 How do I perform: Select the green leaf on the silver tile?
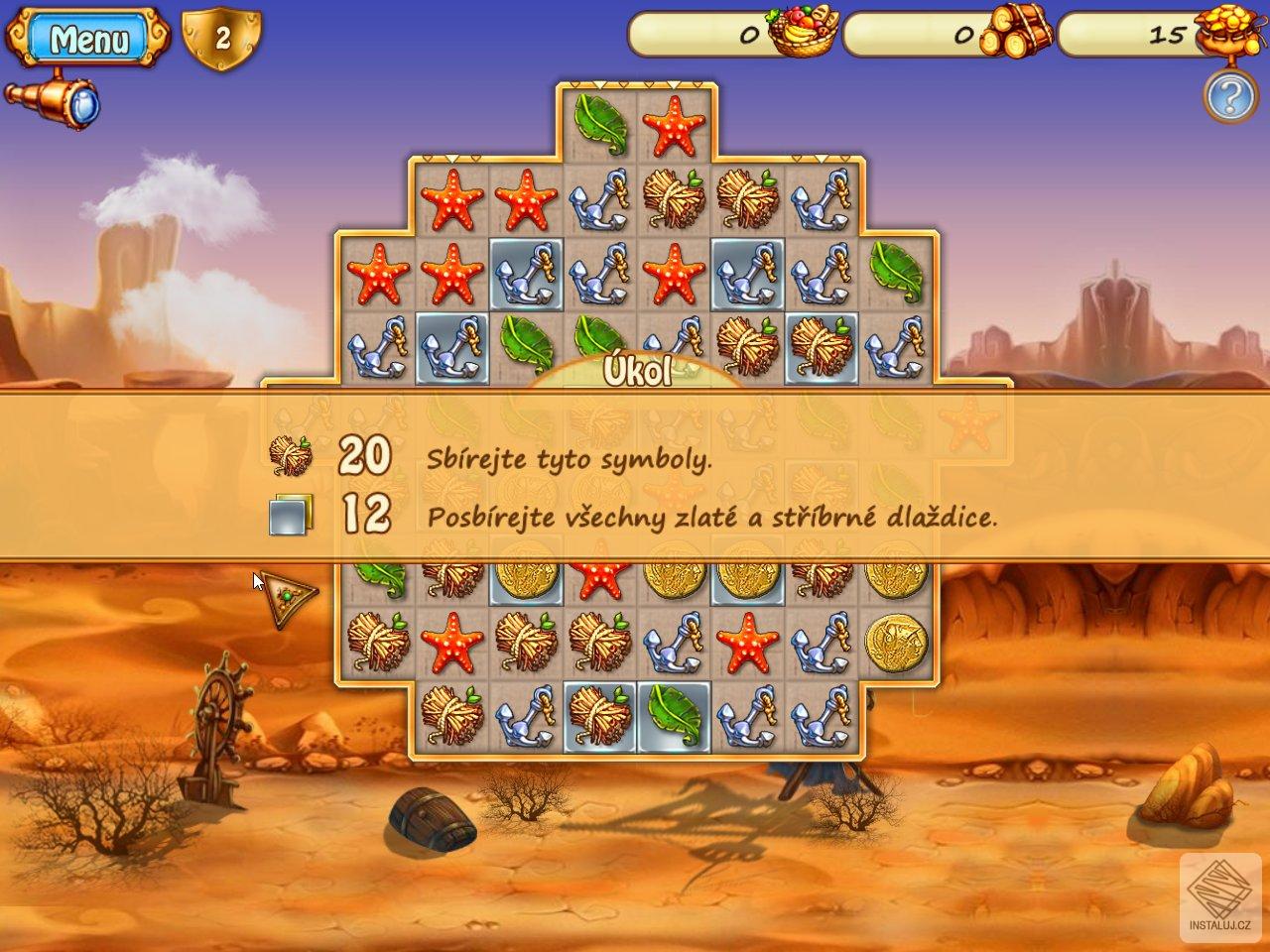coord(675,715)
